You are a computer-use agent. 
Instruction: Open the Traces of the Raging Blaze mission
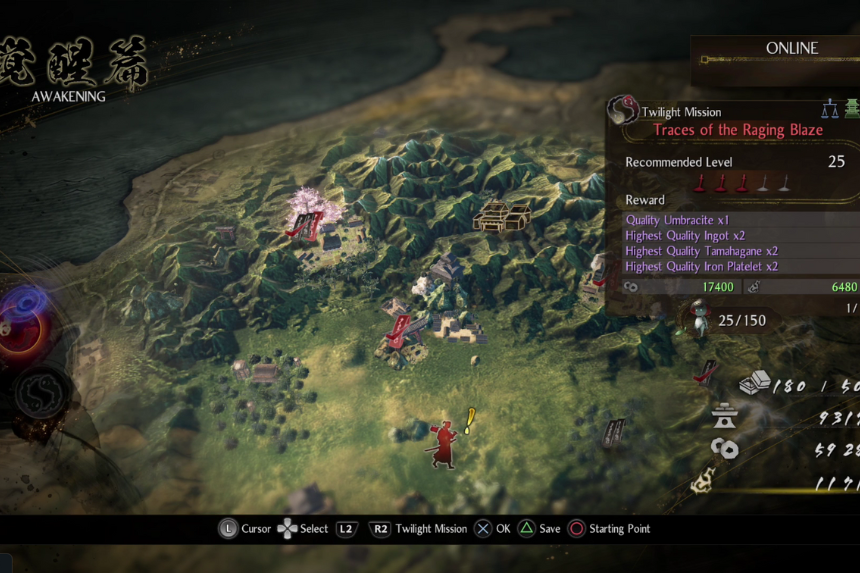738,130
